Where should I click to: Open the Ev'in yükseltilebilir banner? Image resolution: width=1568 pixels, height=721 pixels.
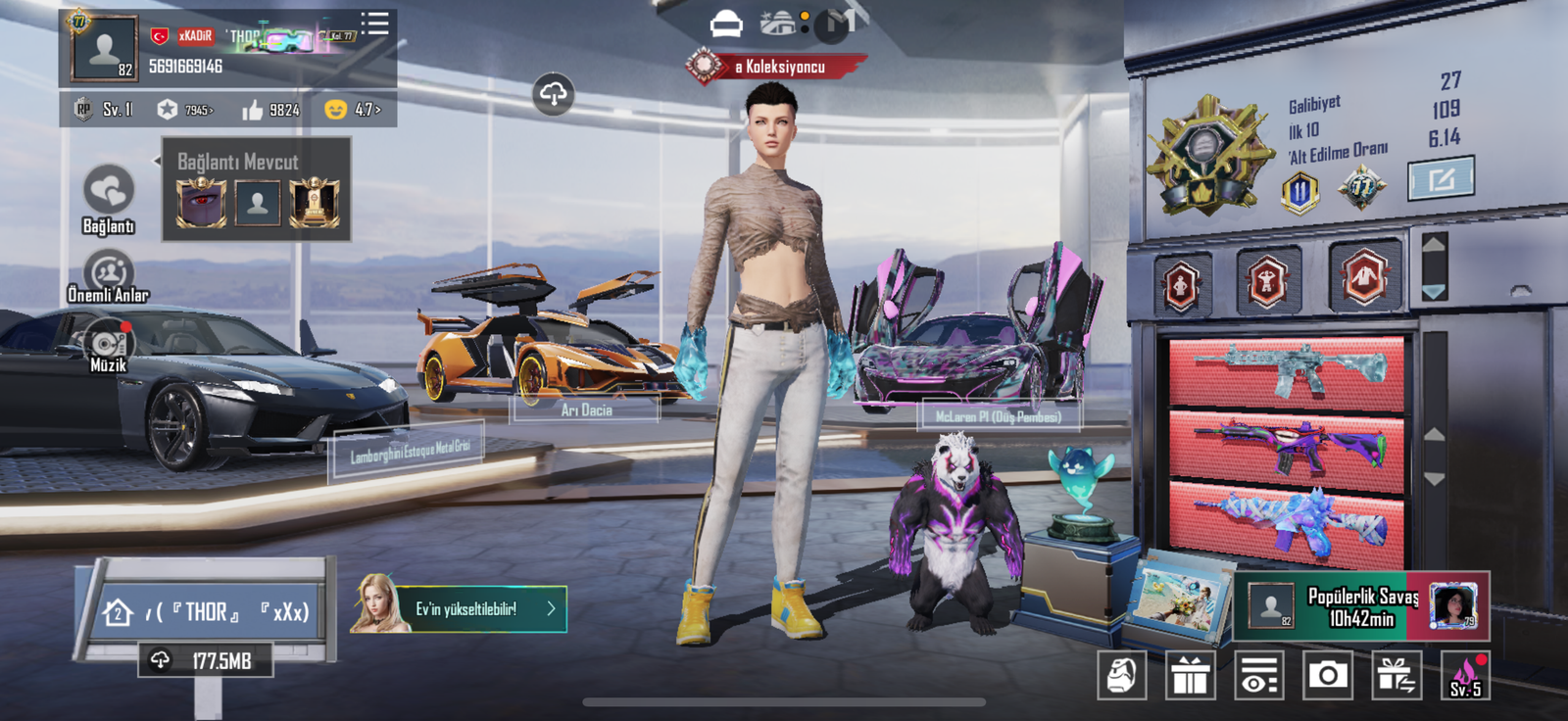(x=461, y=608)
